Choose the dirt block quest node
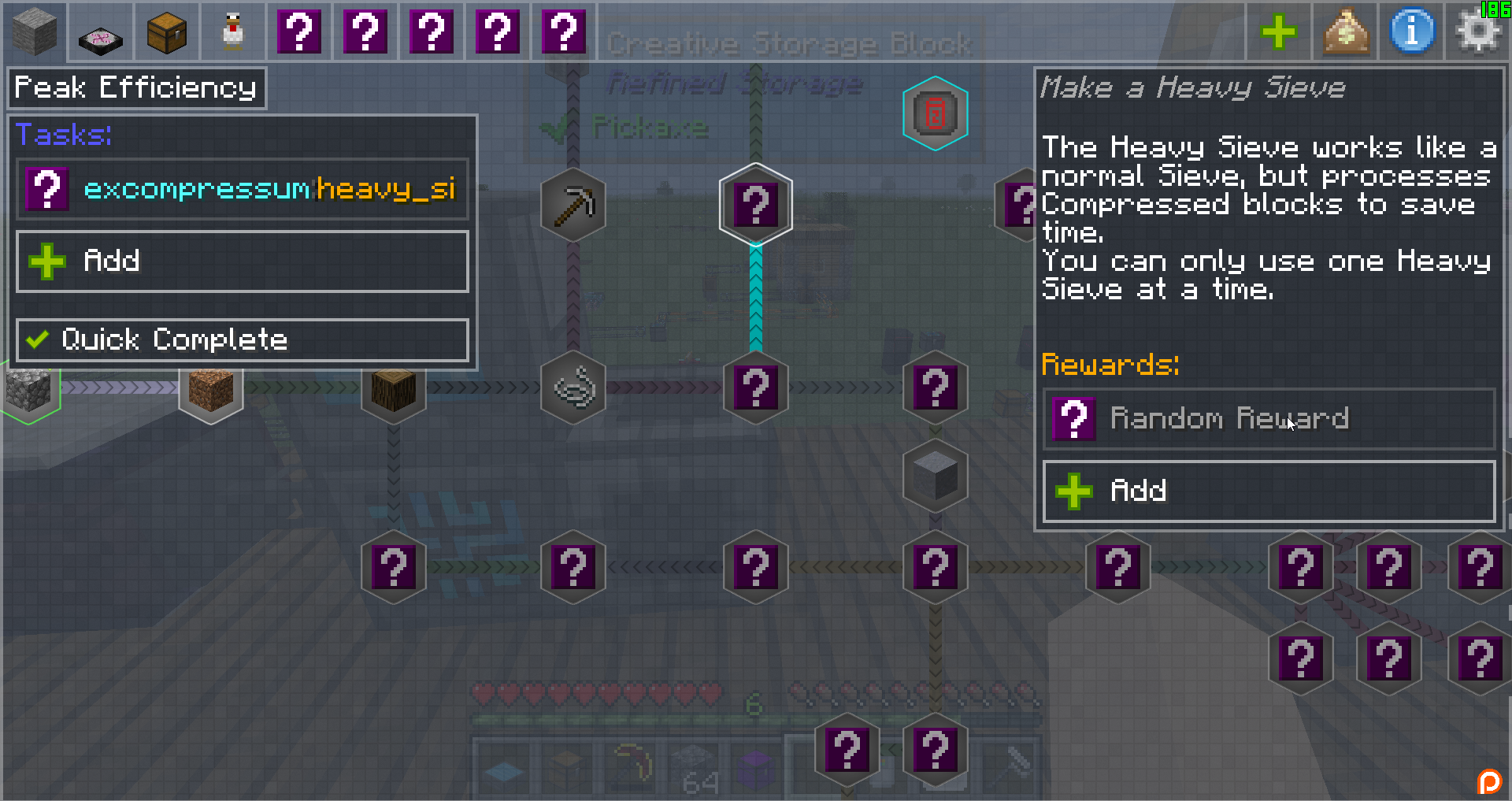Screen dimensions: 1512x801 click(211, 388)
